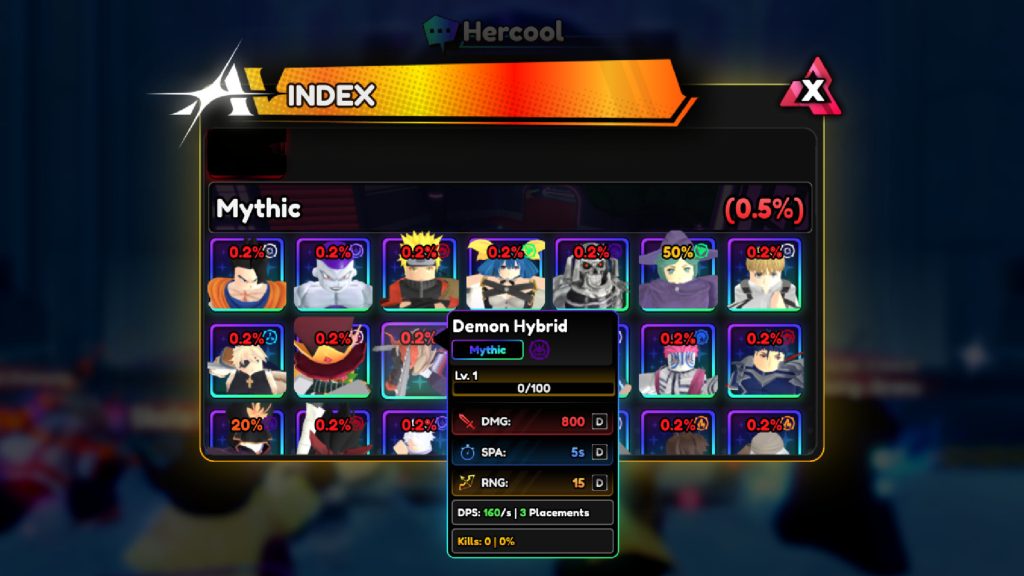Pick the blue-haired girl with yellow bows
Image resolution: width=1024 pixels, height=576 pixels.
point(505,274)
